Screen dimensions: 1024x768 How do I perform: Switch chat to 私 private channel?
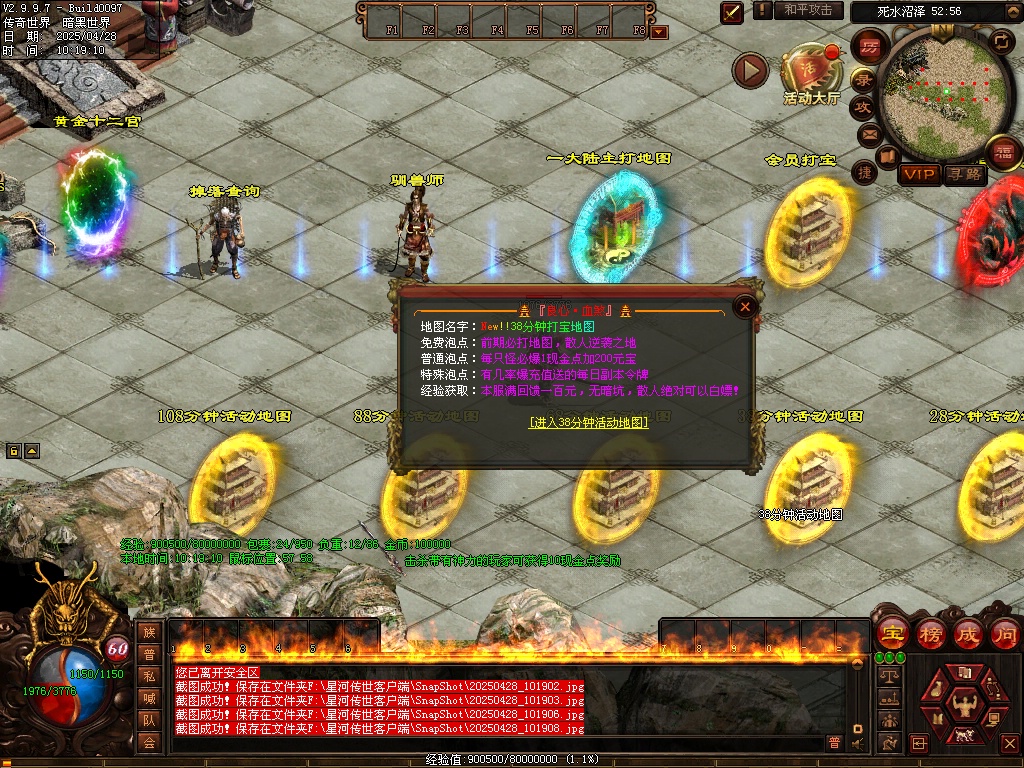[149, 676]
